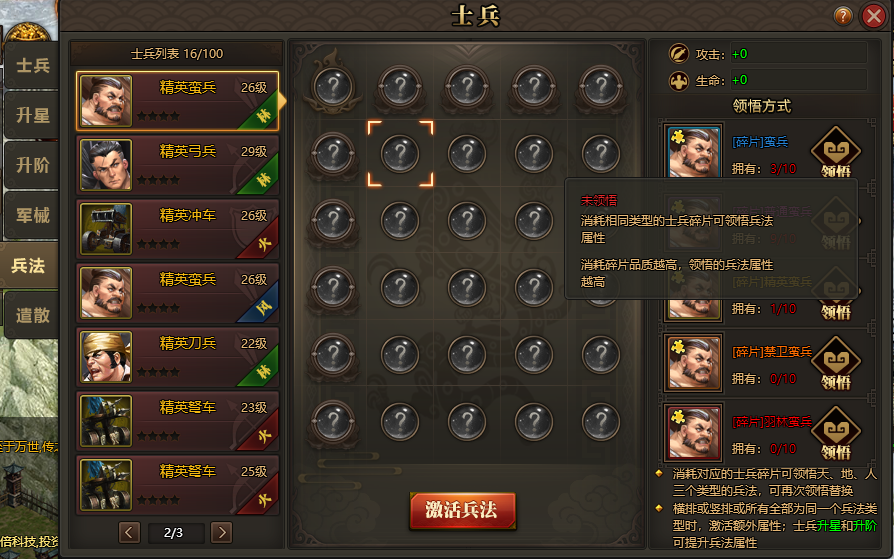This screenshot has width=894, height=559.
Task: Switch to the 升阶 tab
Action: (x=32, y=166)
